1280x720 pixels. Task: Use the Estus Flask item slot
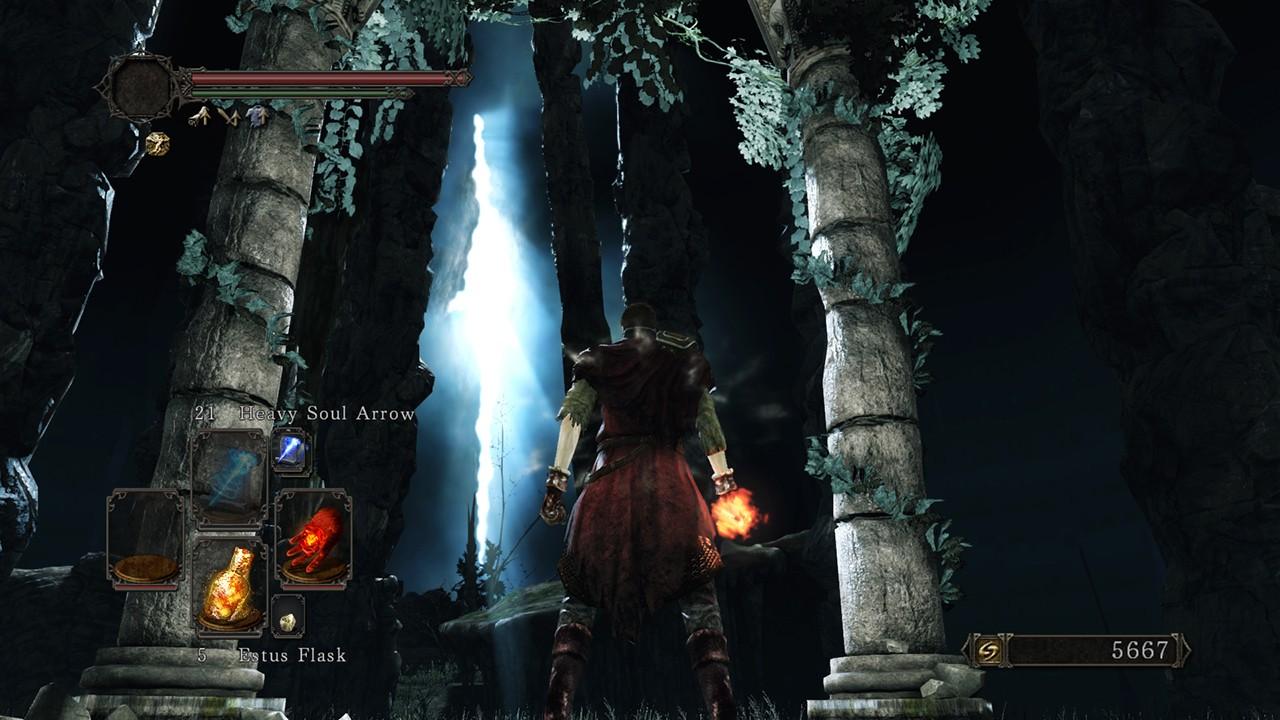tap(229, 585)
